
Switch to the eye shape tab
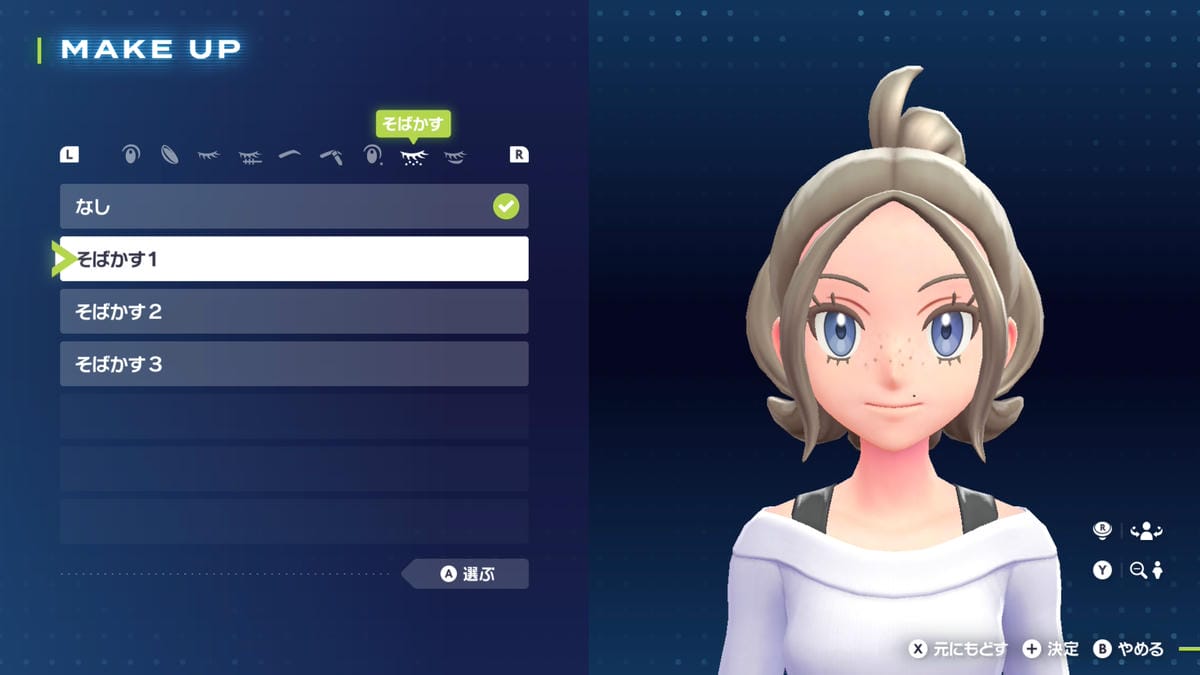(130, 155)
